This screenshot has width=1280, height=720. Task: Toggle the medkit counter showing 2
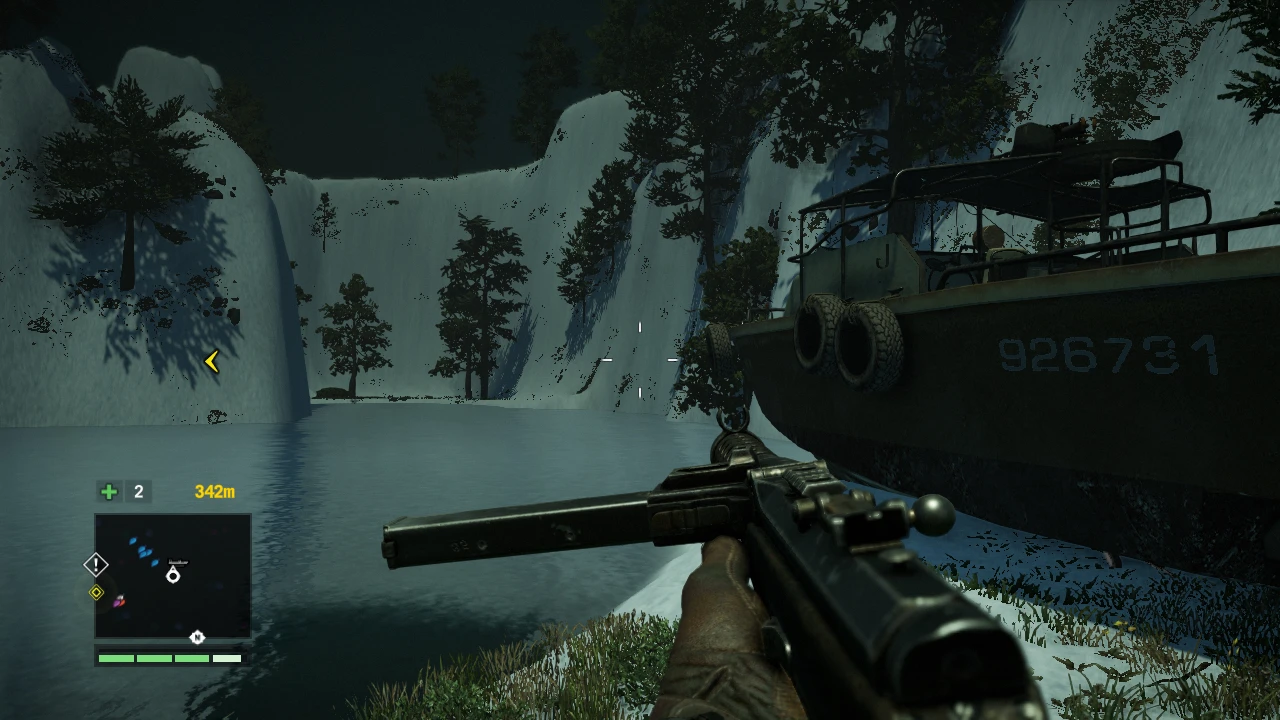click(138, 491)
